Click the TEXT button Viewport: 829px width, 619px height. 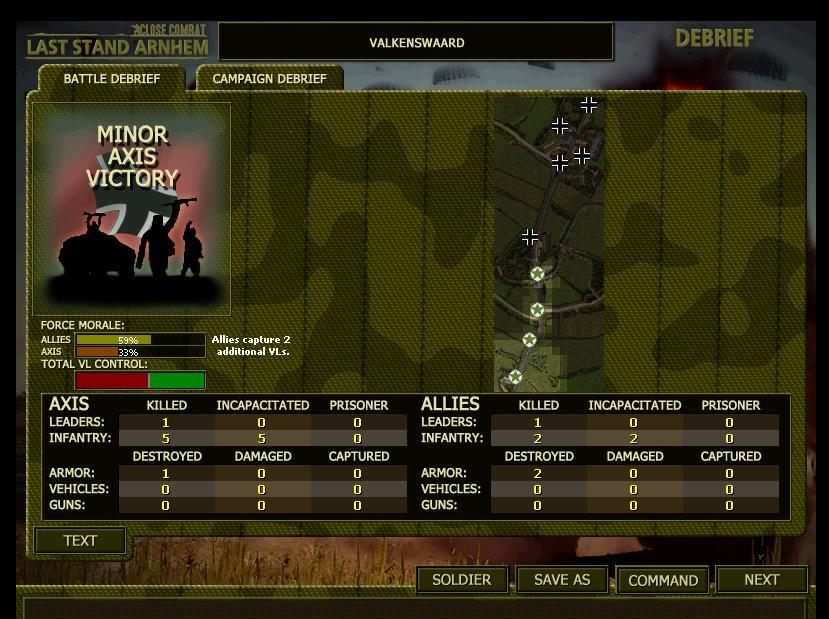[x=80, y=541]
